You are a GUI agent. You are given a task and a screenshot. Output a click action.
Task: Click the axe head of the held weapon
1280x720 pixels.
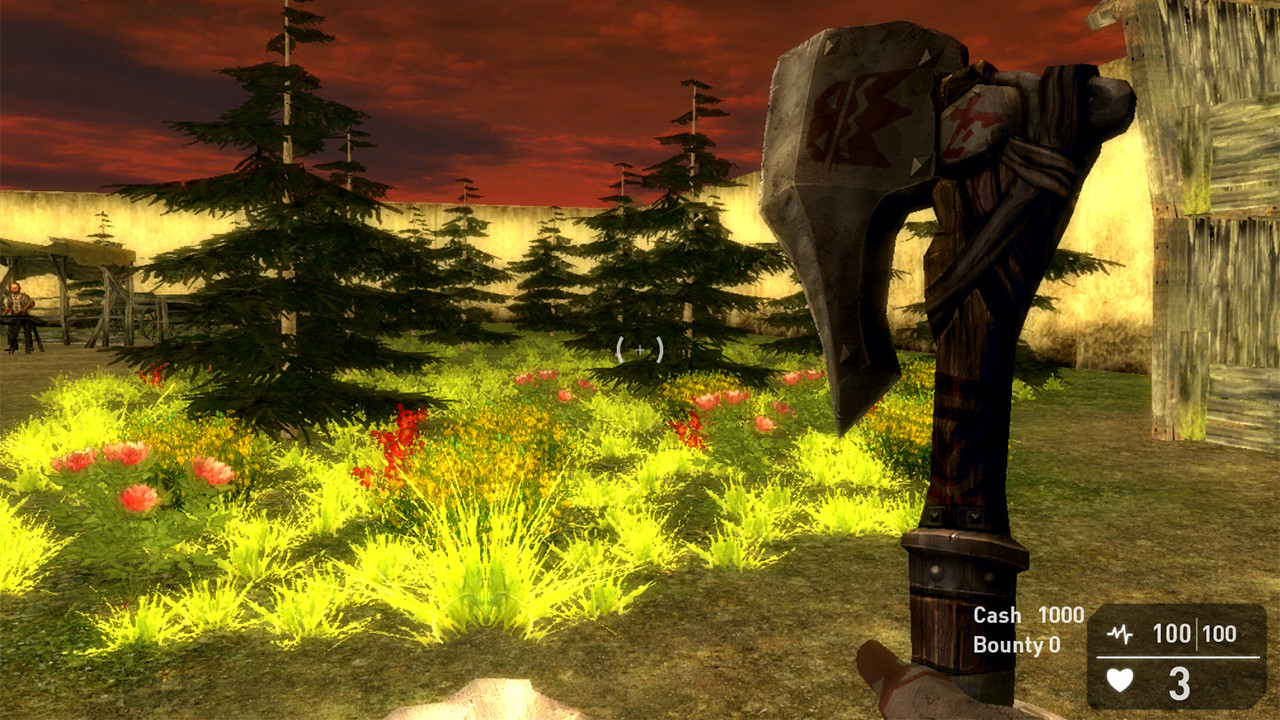pyautogui.click(x=850, y=180)
